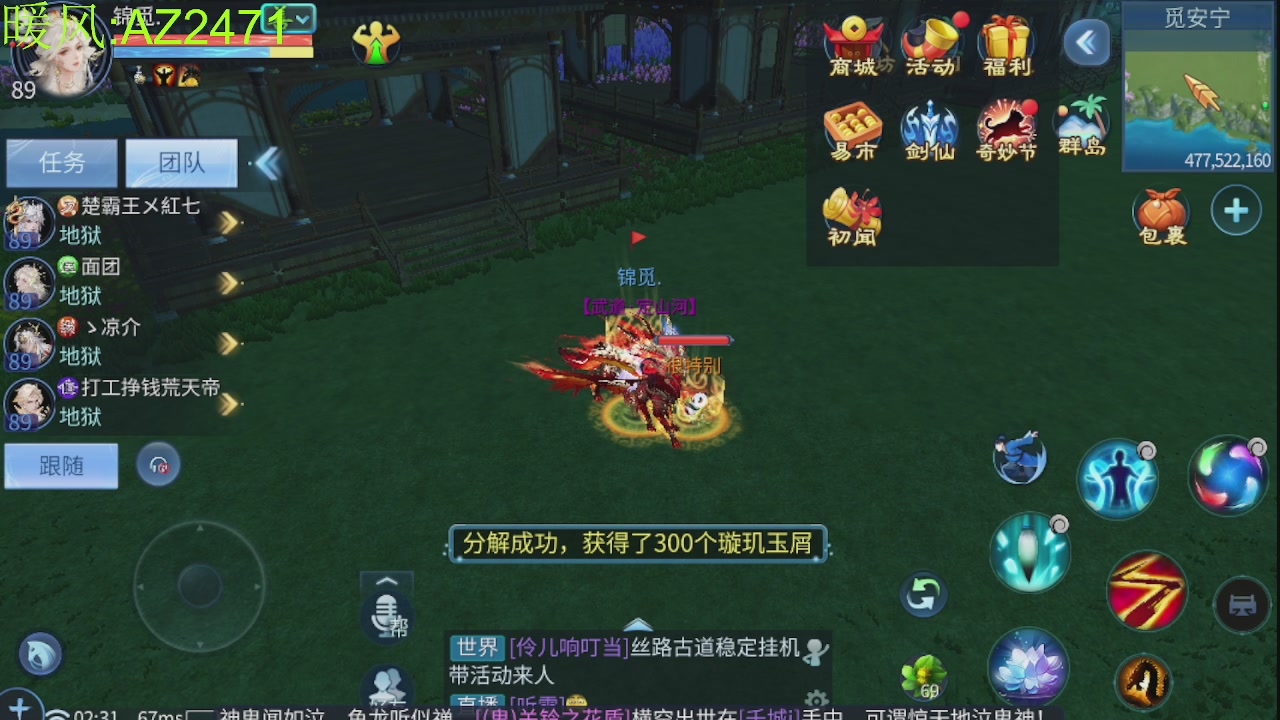This screenshot has height=720, width=1280.
Task: Collapse the icon panel with the blue left arrow
Action: pos(1087,43)
